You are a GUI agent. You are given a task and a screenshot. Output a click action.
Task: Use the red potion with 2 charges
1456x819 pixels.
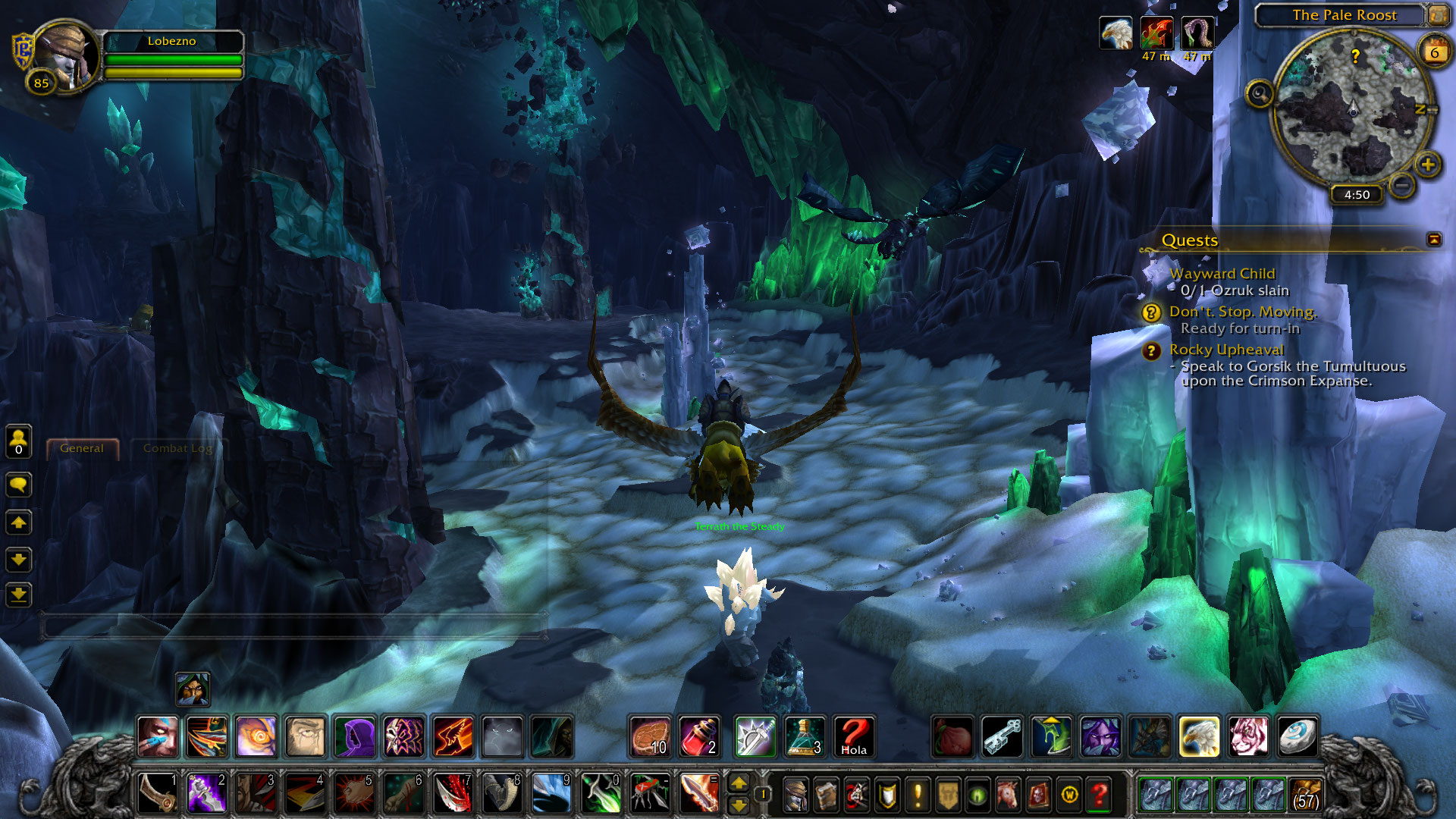click(698, 736)
